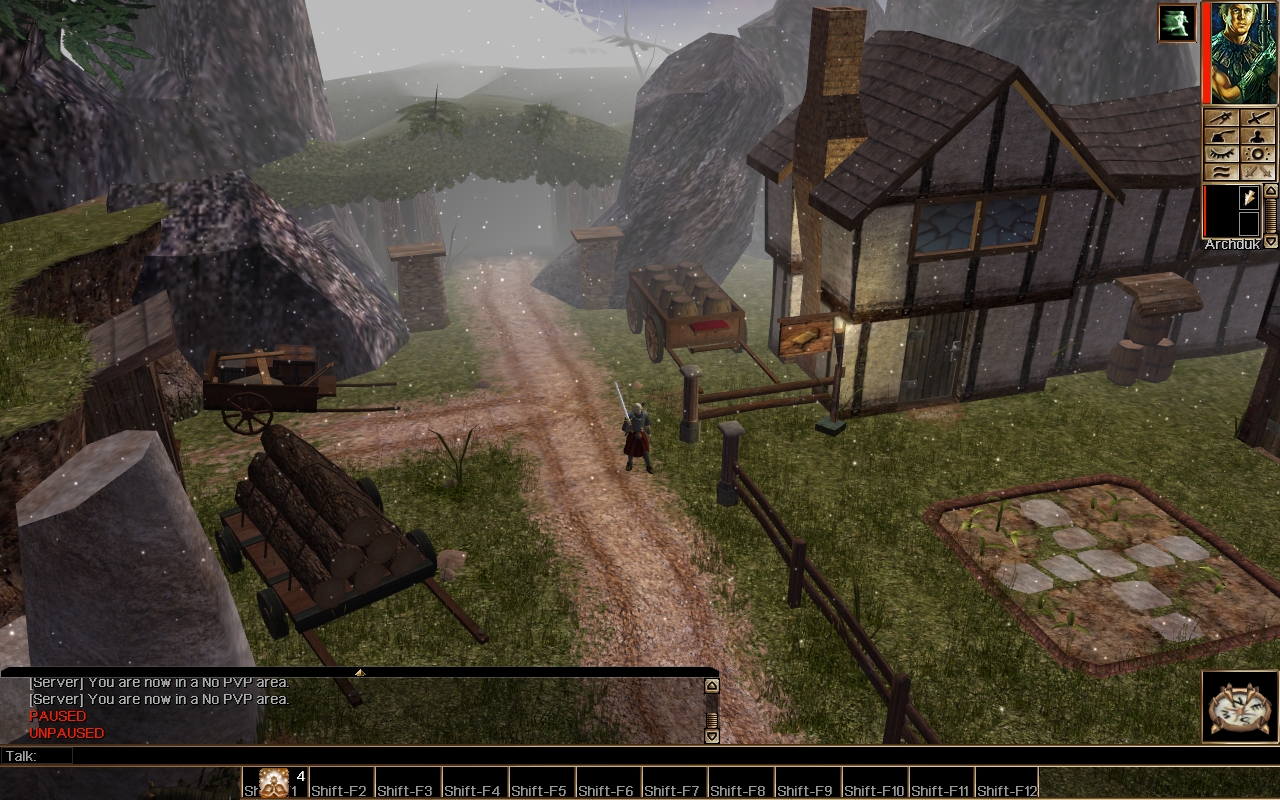
Task: Click the down arrow above Archduk's name
Action: tap(1271, 242)
